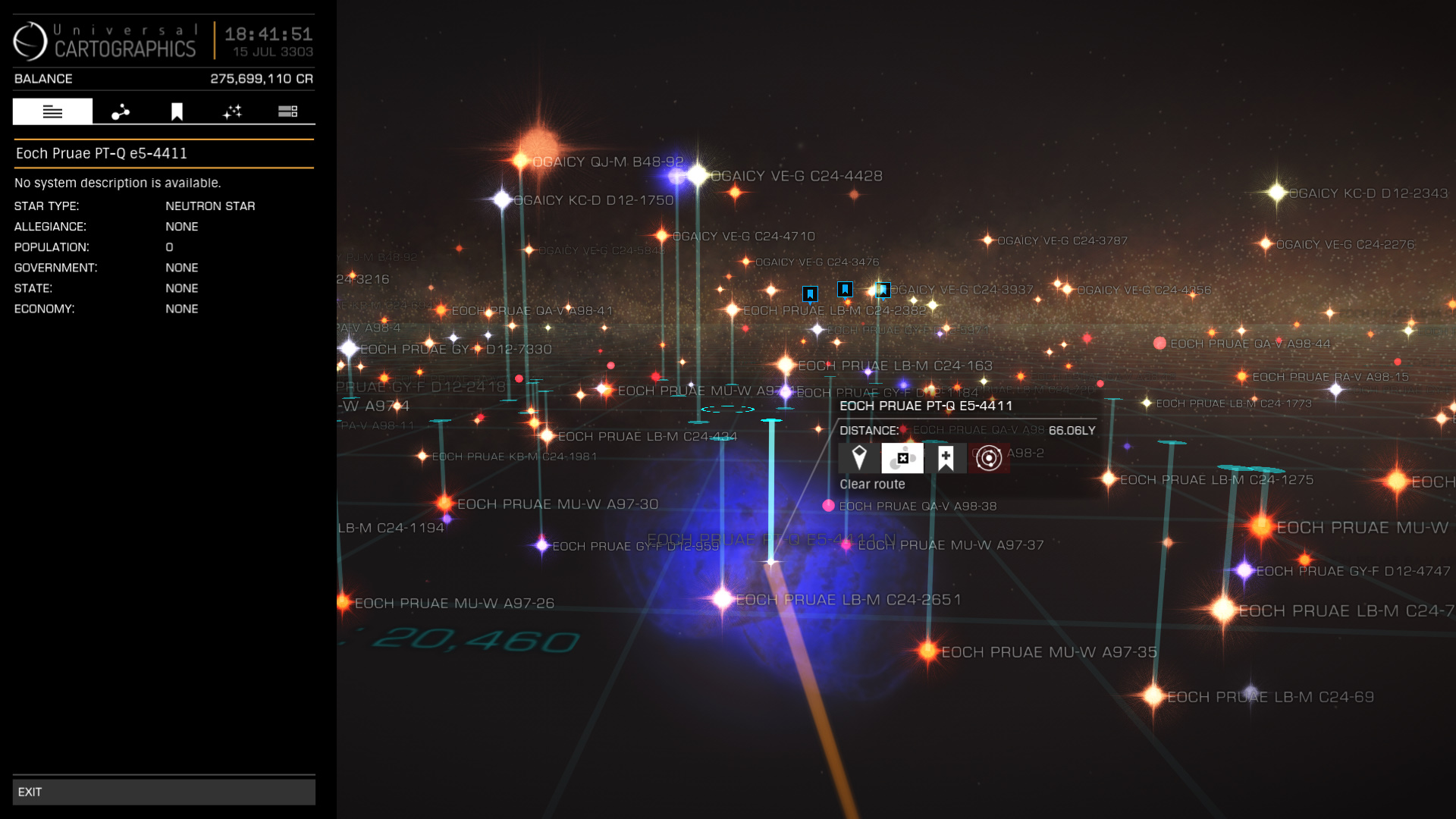Exit Universal Cartographics
Image resolution: width=1456 pixels, height=819 pixels.
tap(164, 792)
